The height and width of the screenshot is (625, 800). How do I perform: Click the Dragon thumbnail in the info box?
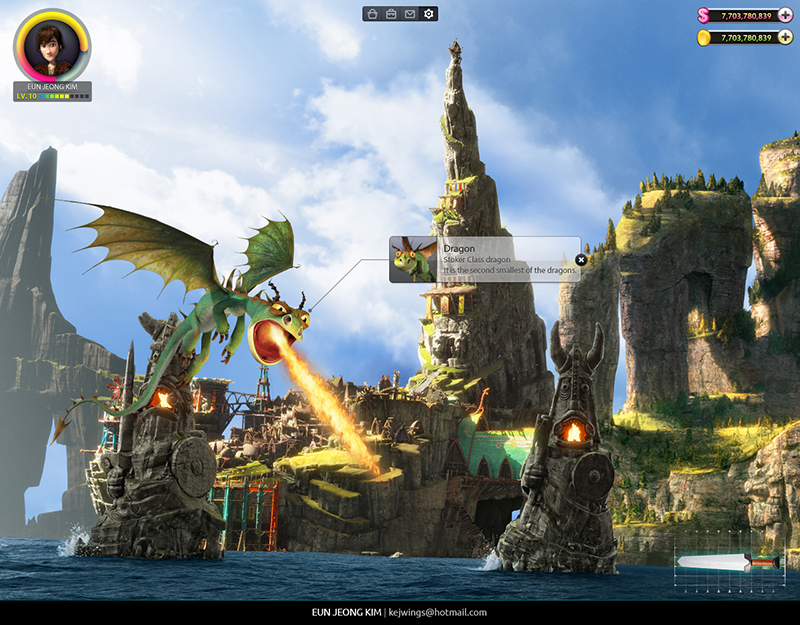point(415,260)
